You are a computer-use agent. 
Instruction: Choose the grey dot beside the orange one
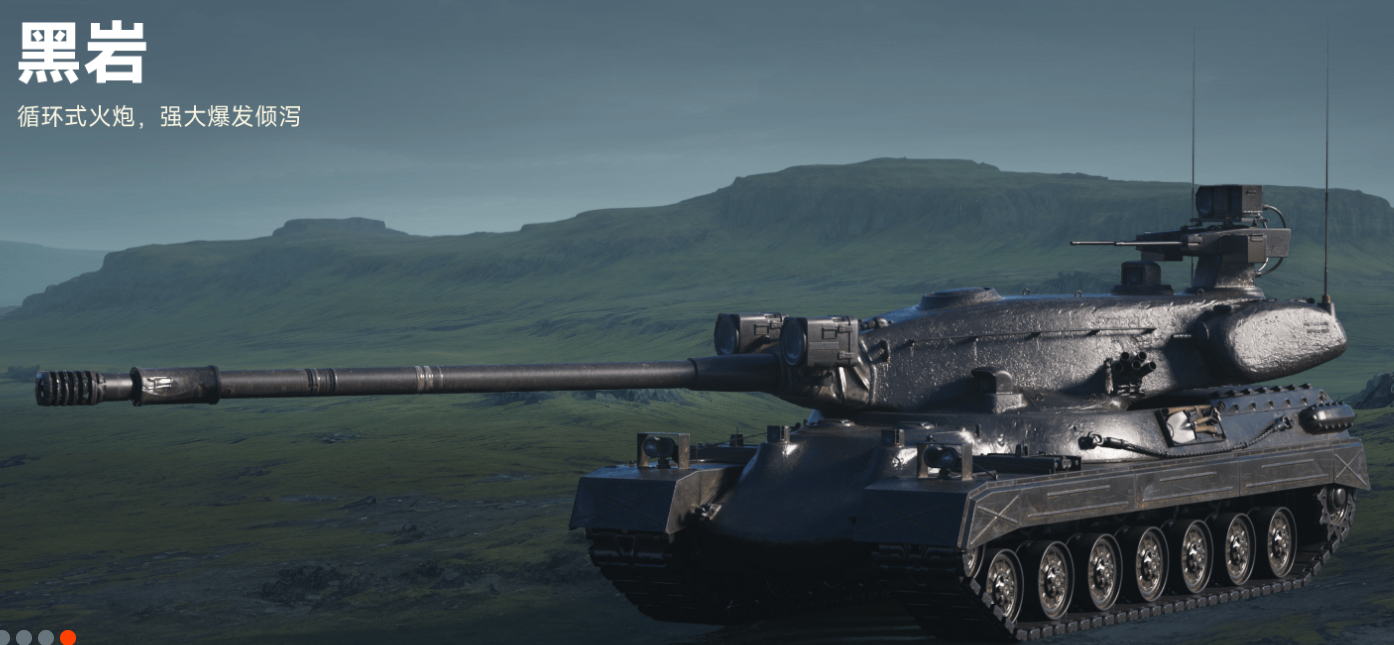tap(46, 637)
